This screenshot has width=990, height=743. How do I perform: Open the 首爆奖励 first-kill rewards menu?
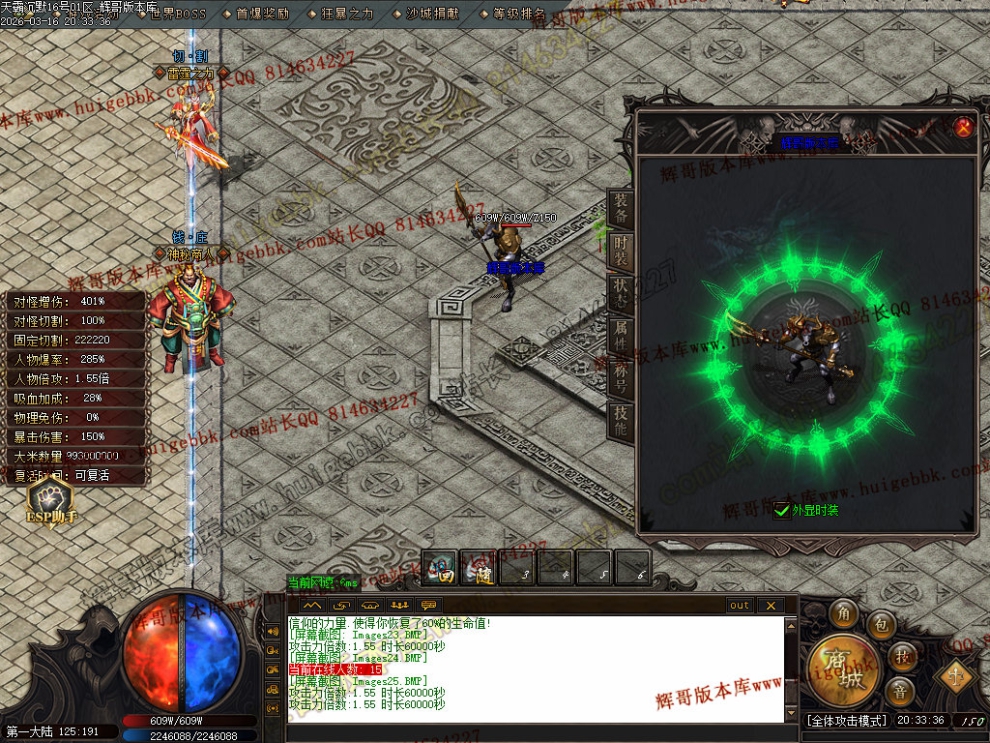(x=263, y=14)
